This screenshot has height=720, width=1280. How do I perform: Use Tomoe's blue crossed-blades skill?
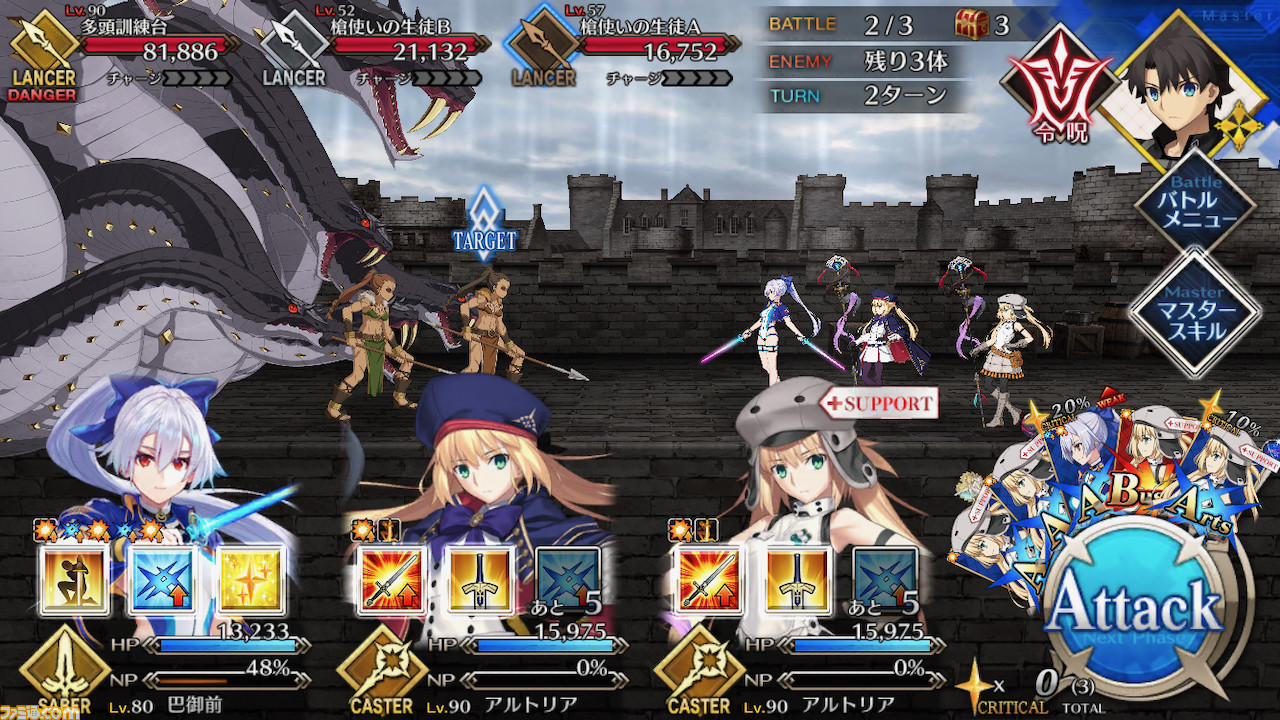coord(163,580)
